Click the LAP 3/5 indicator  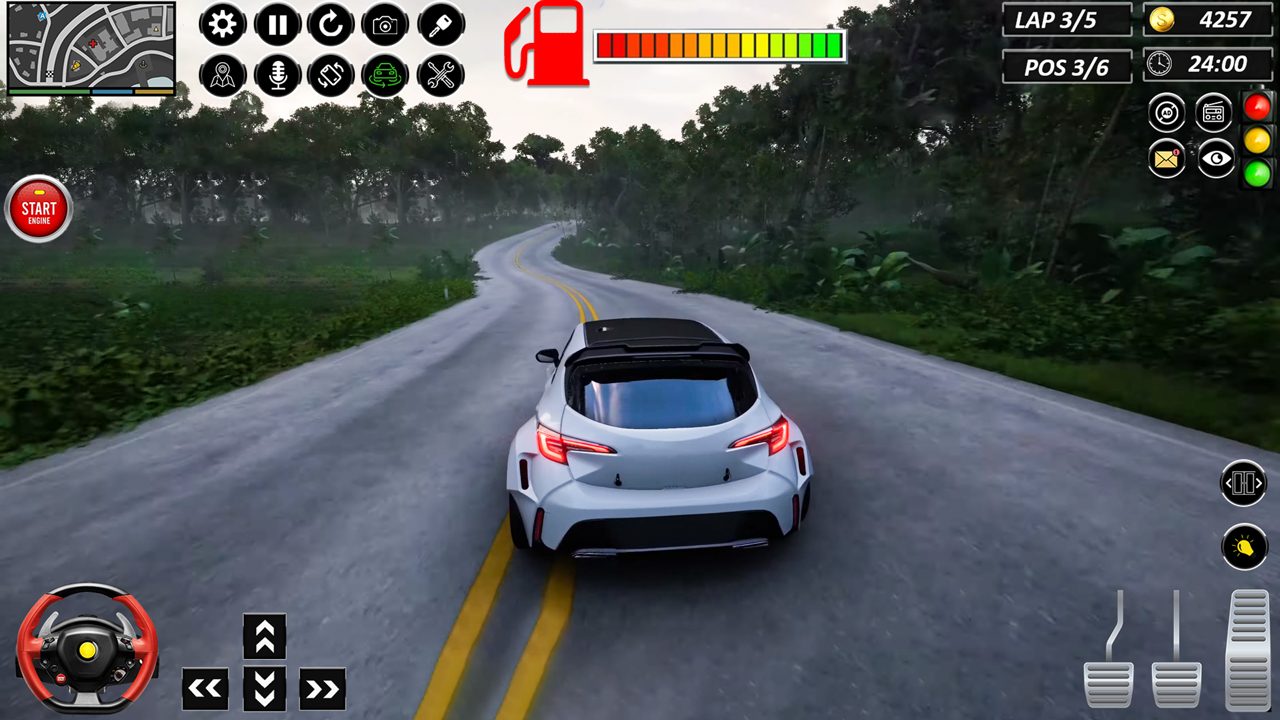[1066, 20]
